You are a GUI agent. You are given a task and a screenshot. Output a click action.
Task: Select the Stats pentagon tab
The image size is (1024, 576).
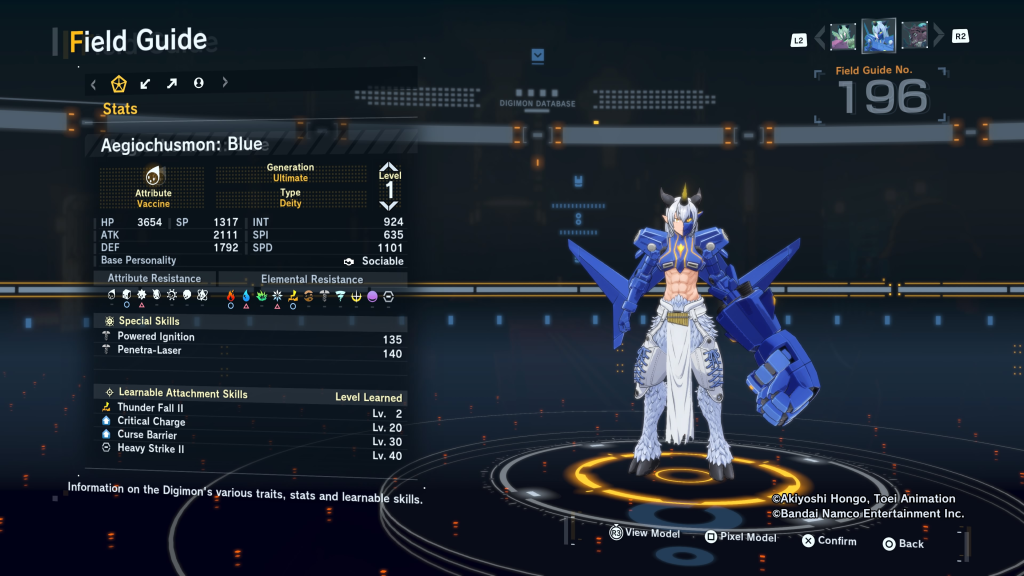coord(119,83)
